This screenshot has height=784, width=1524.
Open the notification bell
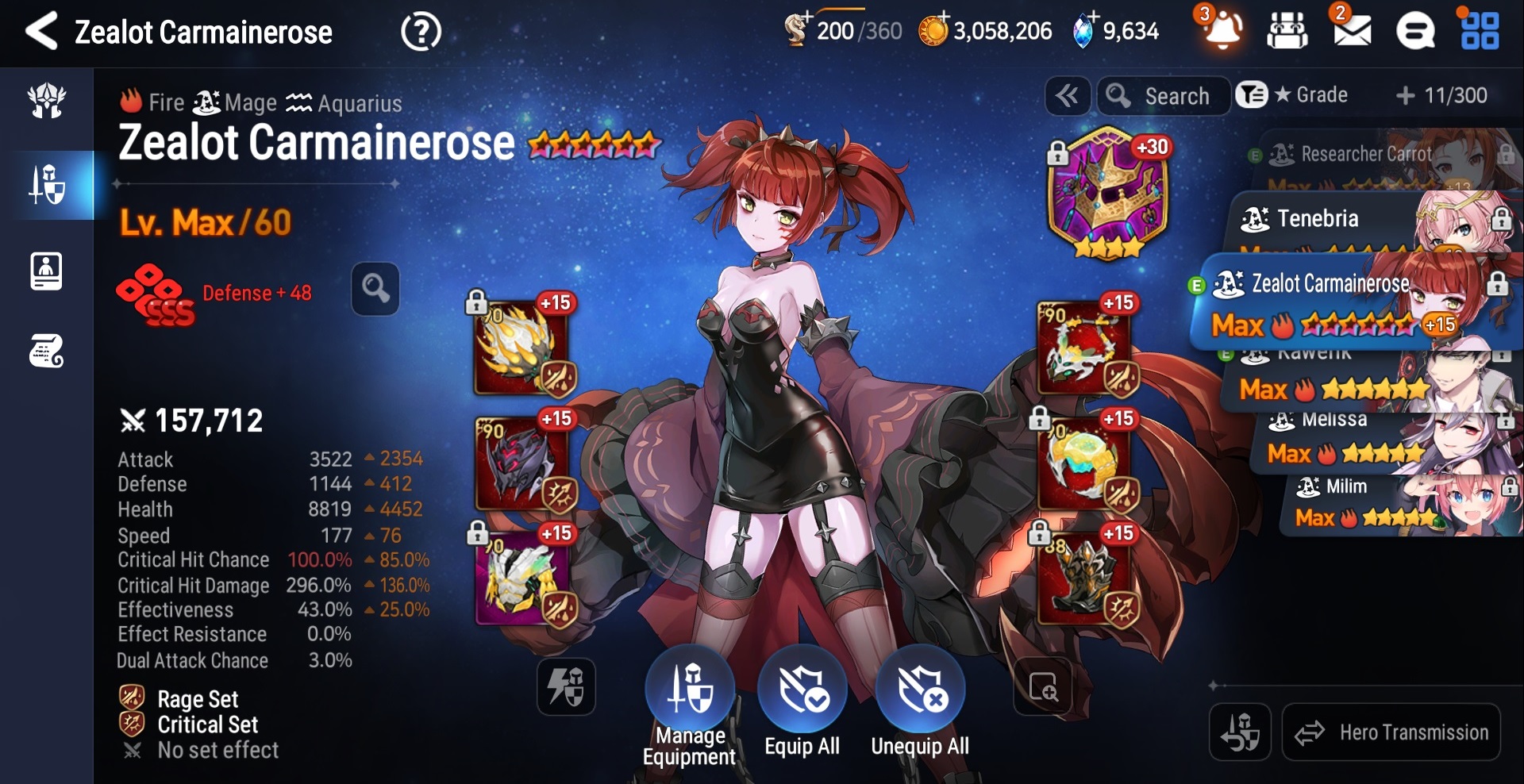click(1222, 32)
